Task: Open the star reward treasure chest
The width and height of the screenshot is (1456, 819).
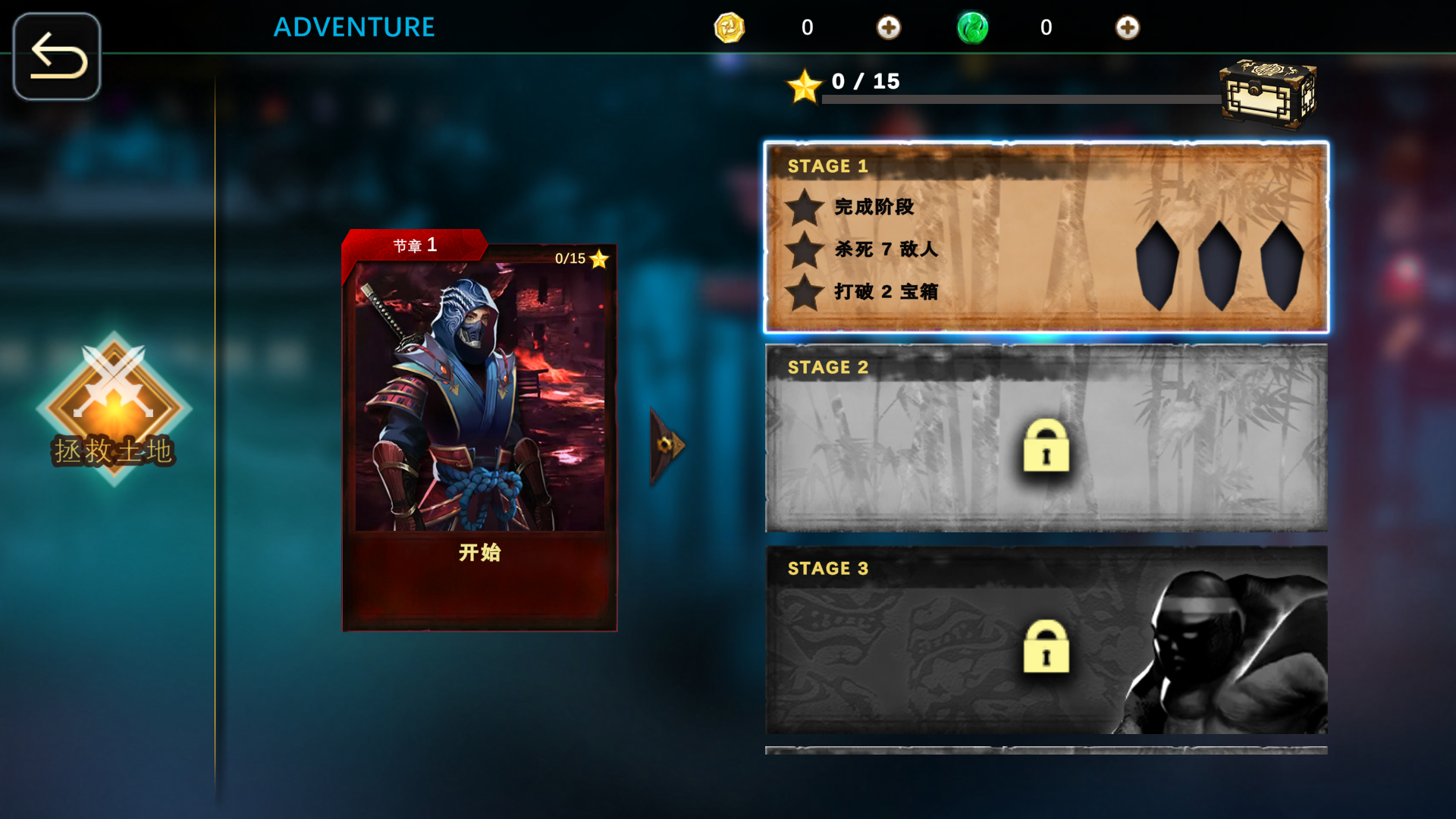Action: pos(1267,94)
